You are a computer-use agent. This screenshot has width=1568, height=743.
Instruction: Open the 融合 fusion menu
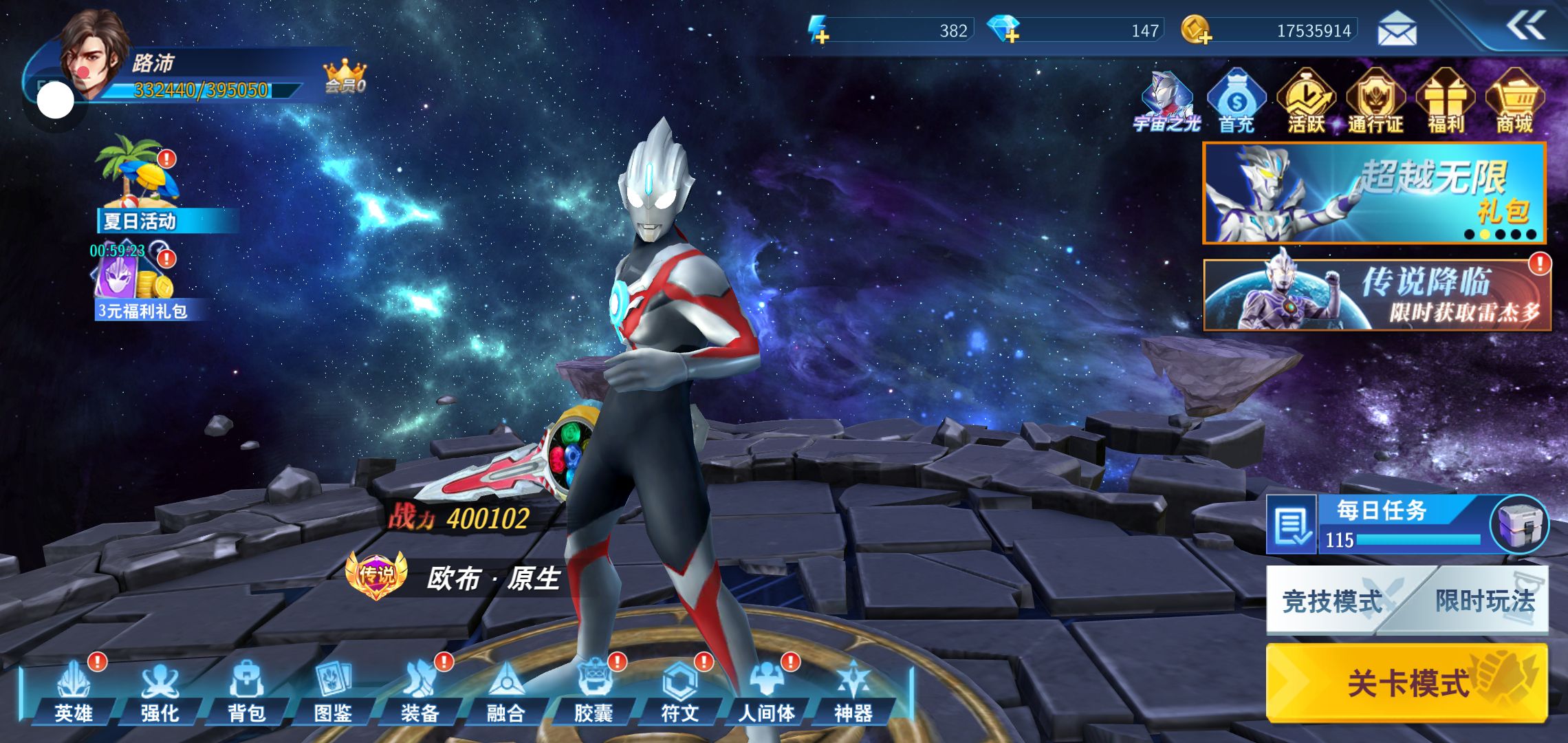tap(506, 691)
